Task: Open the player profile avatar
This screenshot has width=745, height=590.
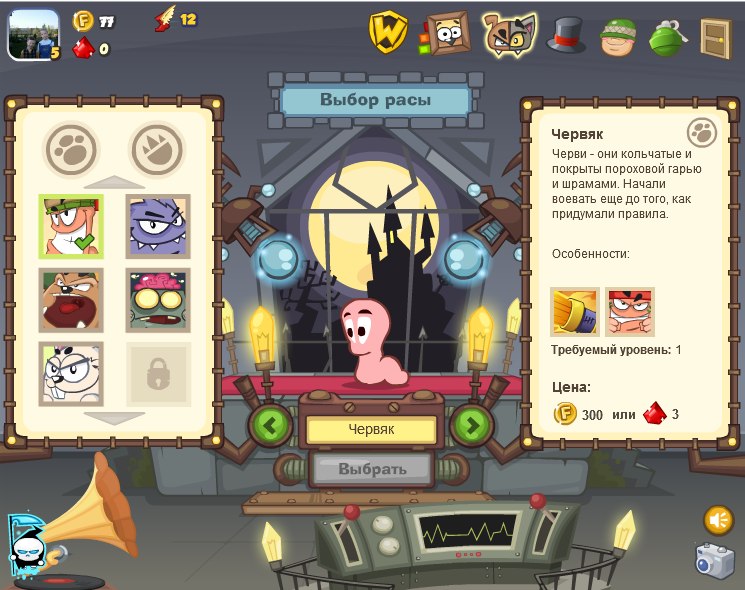Action: (32, 35)
